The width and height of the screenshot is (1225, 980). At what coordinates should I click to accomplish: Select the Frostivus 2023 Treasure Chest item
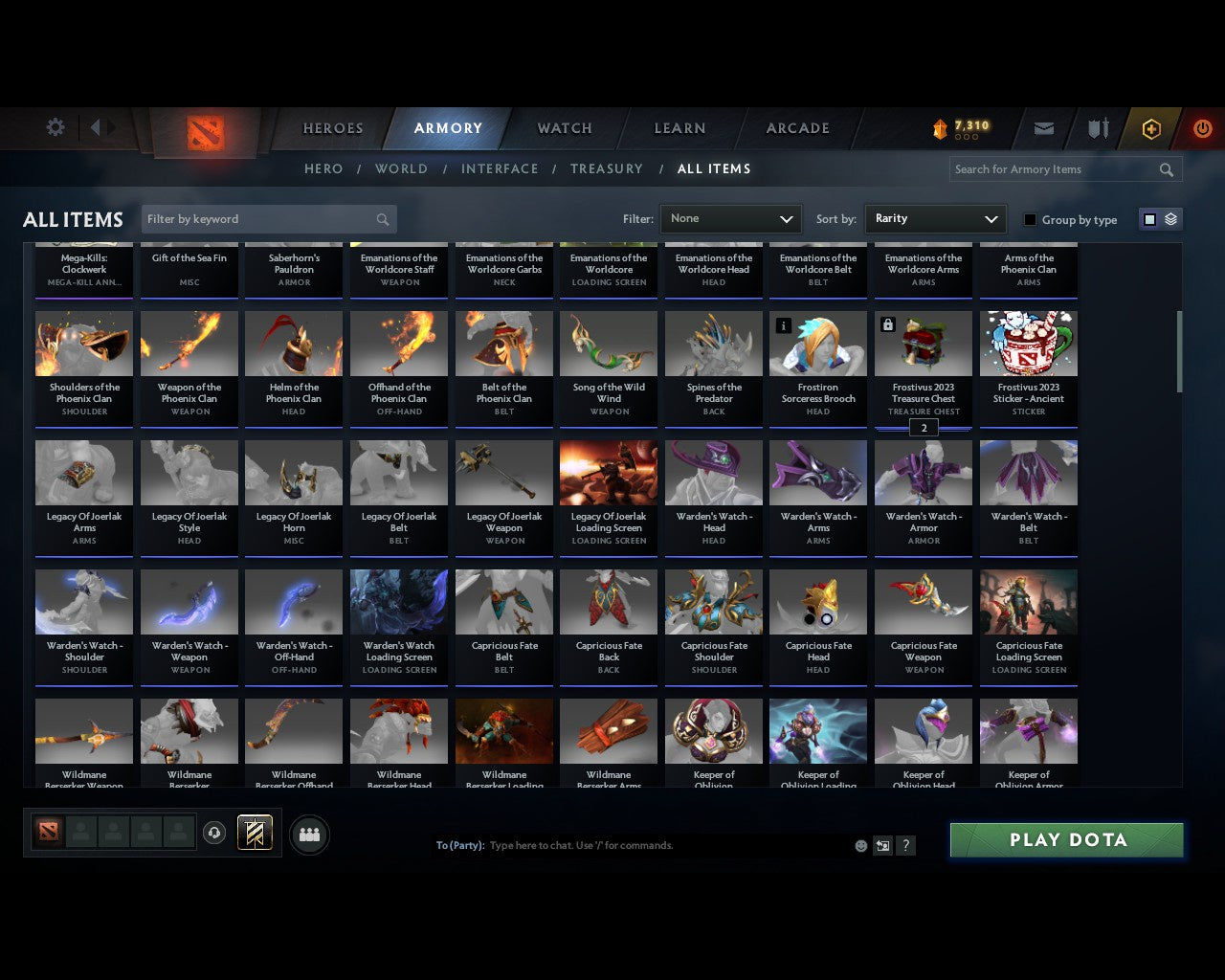(923, 368)
